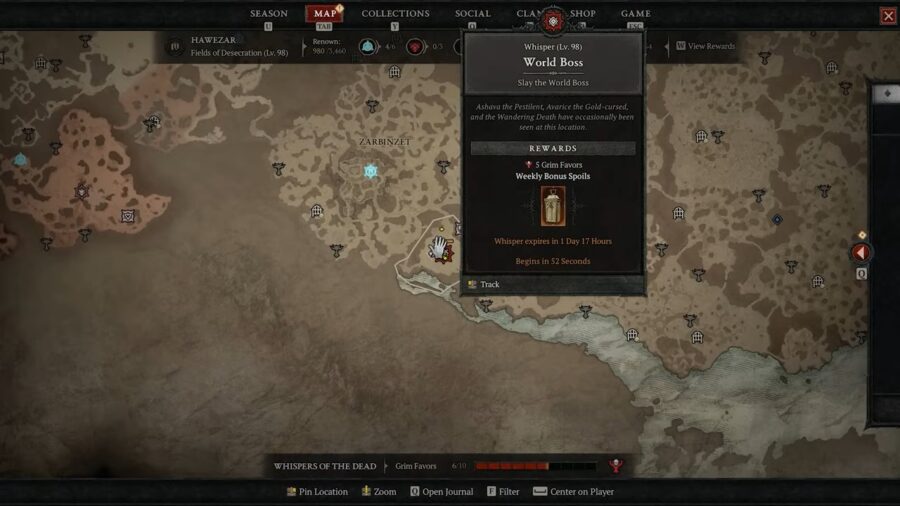Select the Zarbinzet waypoint marker
Image resolution: width=900 pixels, height=506 pixels.
(x=371, y=172)
